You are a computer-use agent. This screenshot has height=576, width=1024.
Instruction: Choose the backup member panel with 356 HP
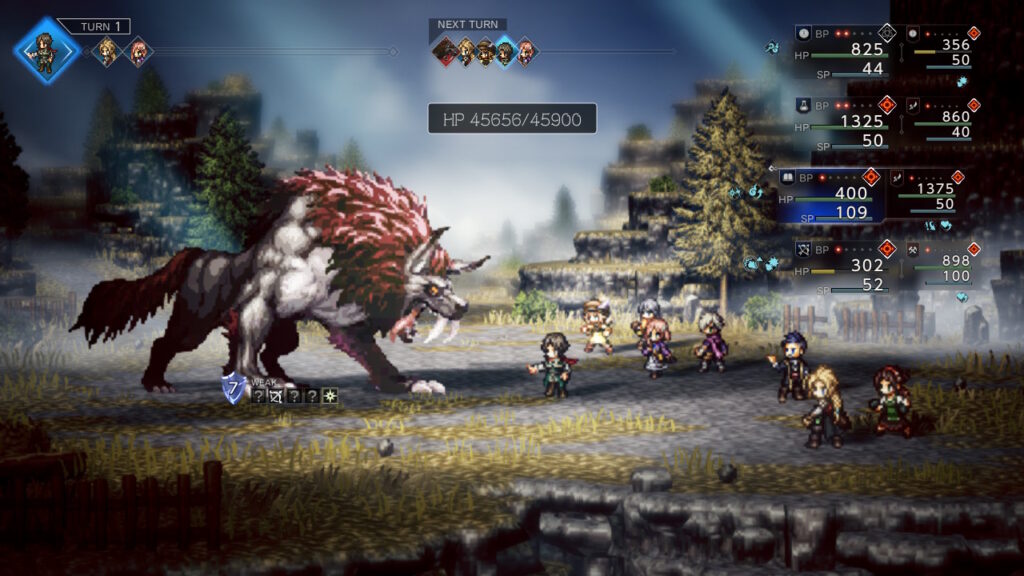click(938, 47)
